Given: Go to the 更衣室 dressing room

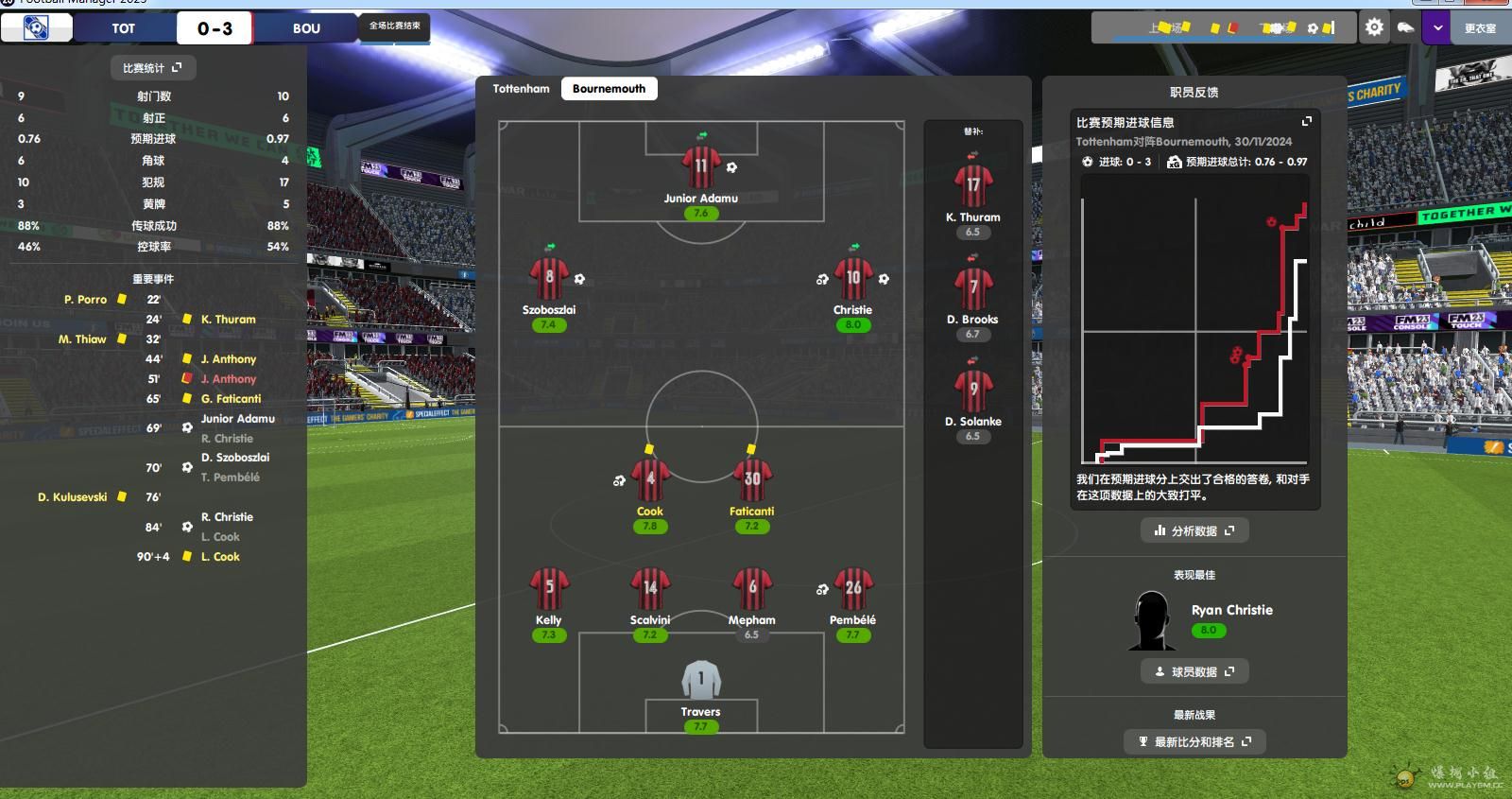Looking at the screenshot, I should [1479, 28].
